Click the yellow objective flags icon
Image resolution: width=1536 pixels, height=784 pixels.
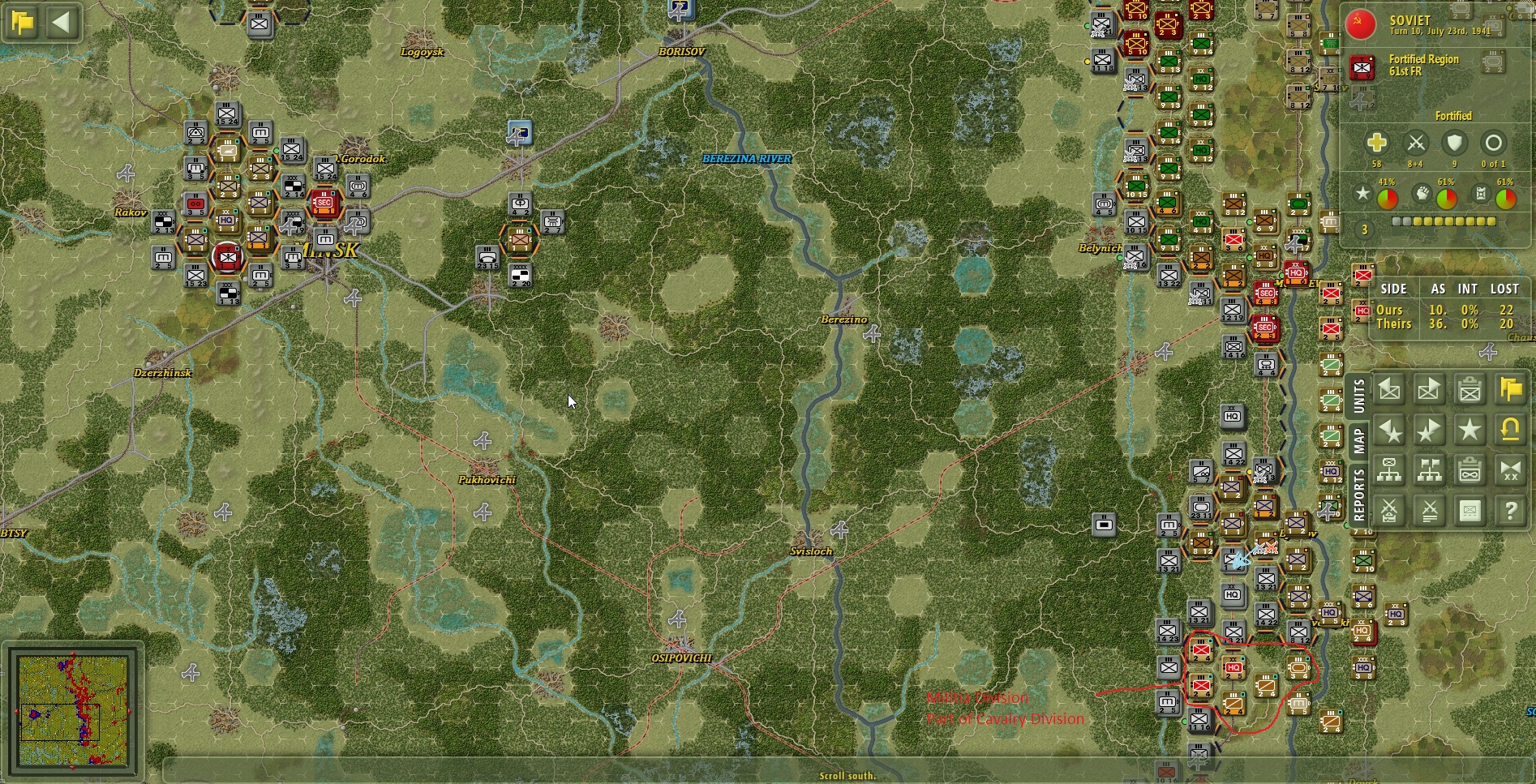[1511, 388]
